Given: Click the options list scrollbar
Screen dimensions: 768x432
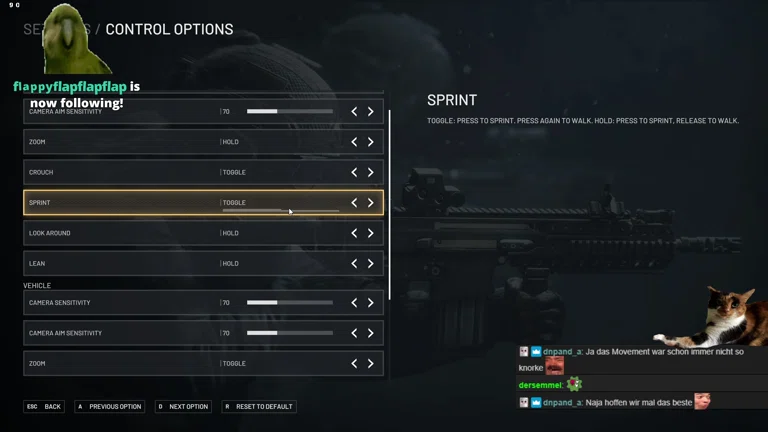Looking at the screenshot, I should (389, 200).
